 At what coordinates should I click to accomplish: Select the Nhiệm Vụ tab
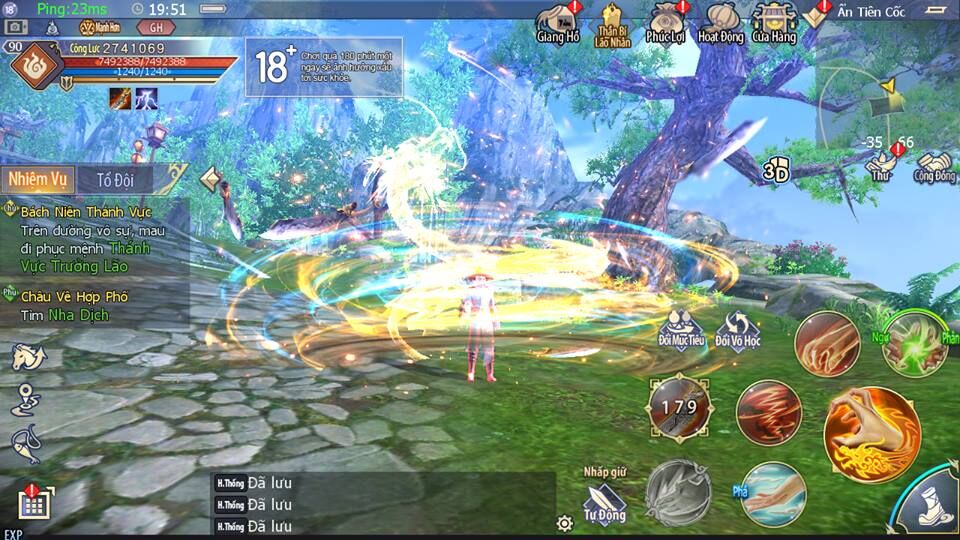click(37, 180)
